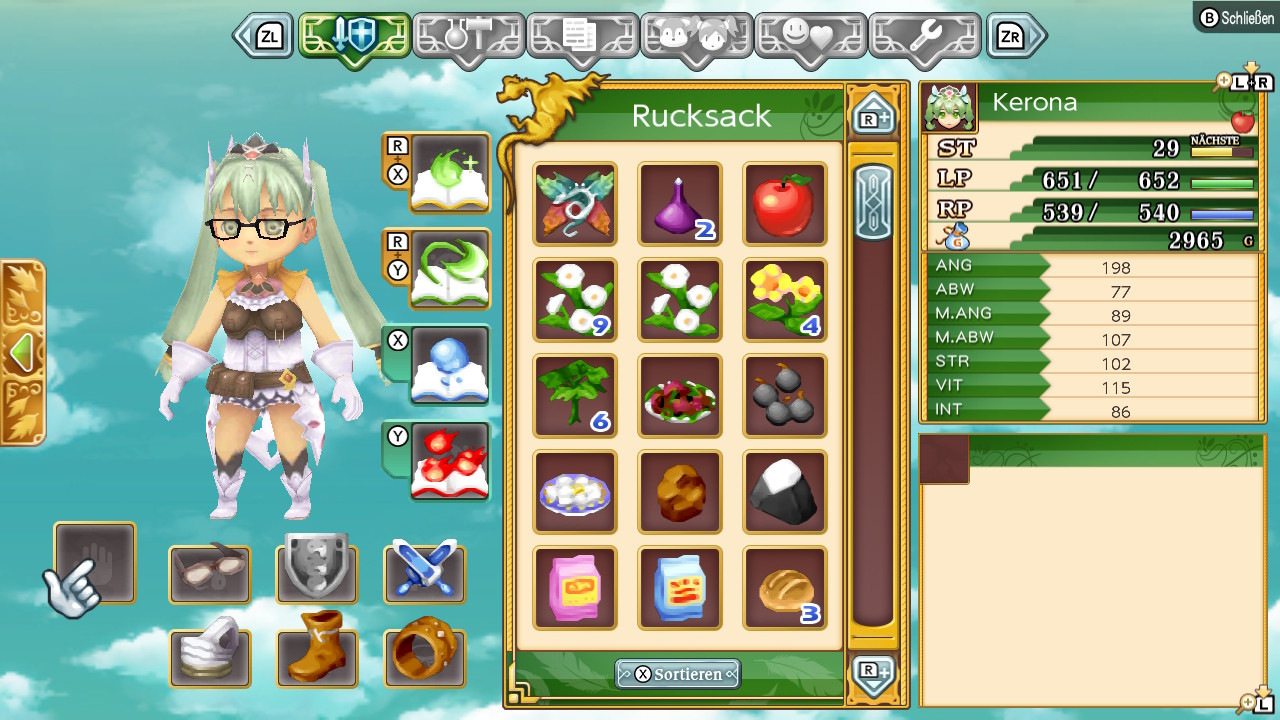Choose the equipped crossed swords weapon slot
Image resolution: width=1280 pixels, height=720 pixels.
tap(424, 573)
